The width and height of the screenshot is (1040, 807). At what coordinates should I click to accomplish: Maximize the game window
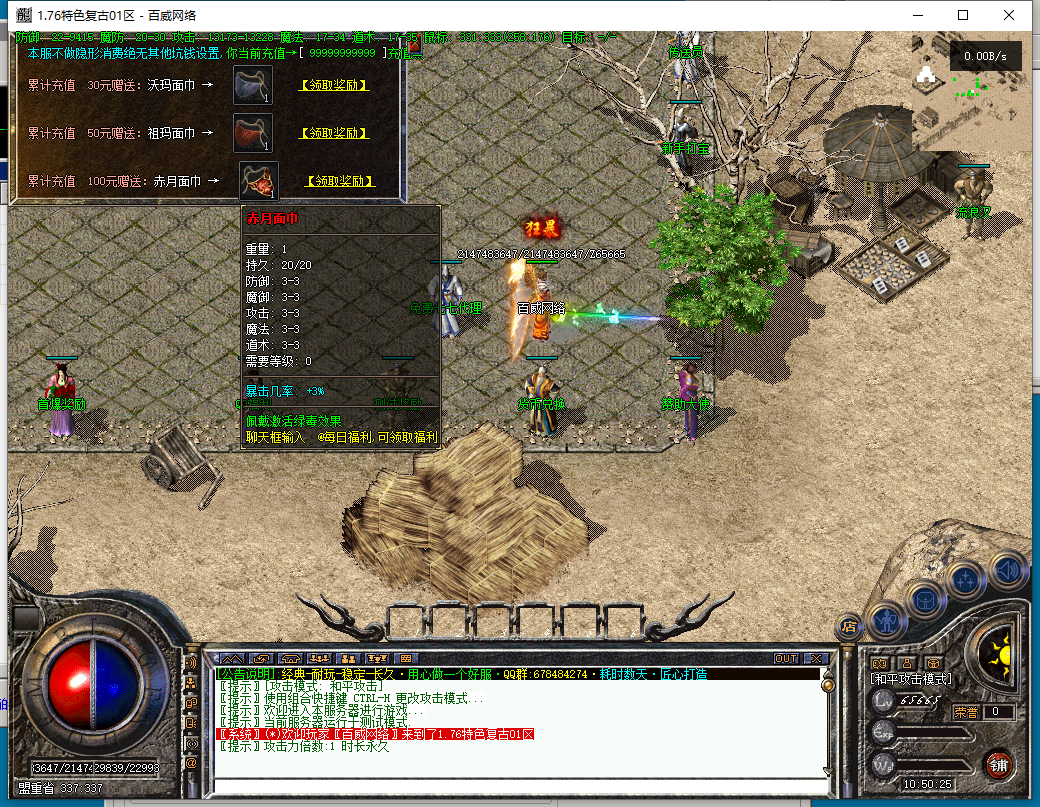point(963,15)
